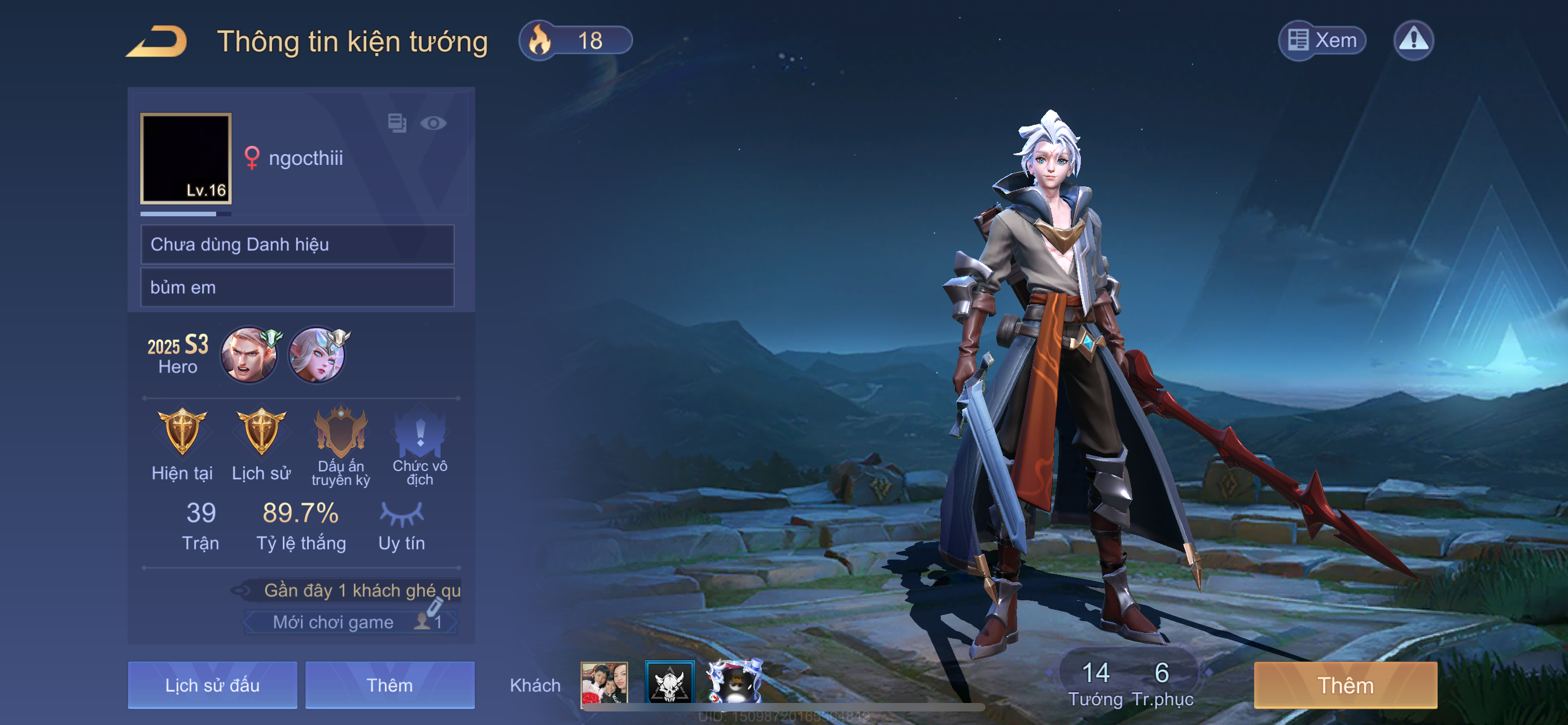This screenshot has height=725, width=1568.
Task: Open Chức vô địch badge
Action: click(x=420, y=432)
